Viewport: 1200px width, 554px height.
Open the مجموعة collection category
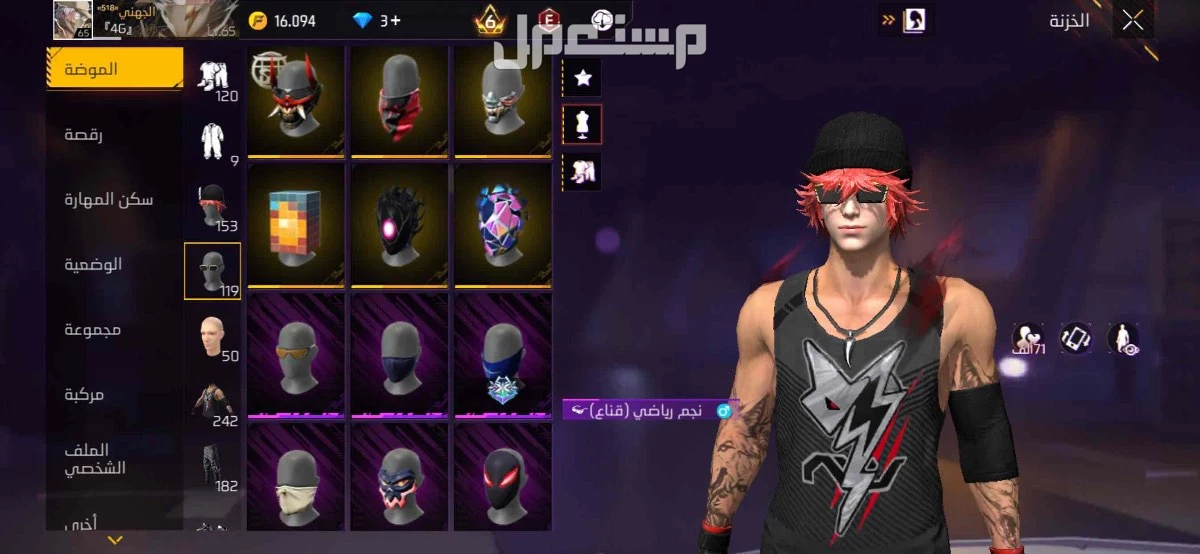click(93, 329)
